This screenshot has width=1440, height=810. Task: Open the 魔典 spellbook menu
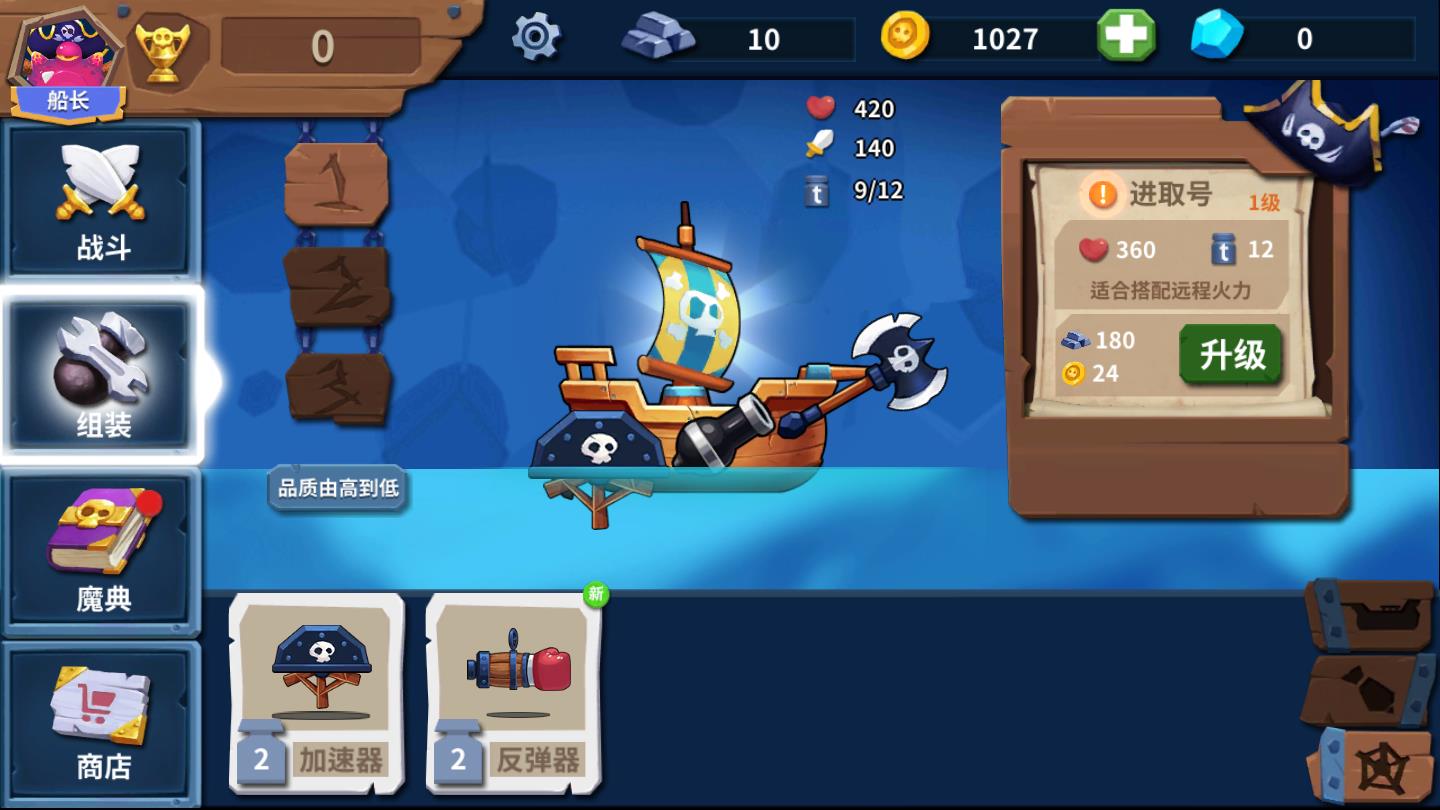click(103, 550)
